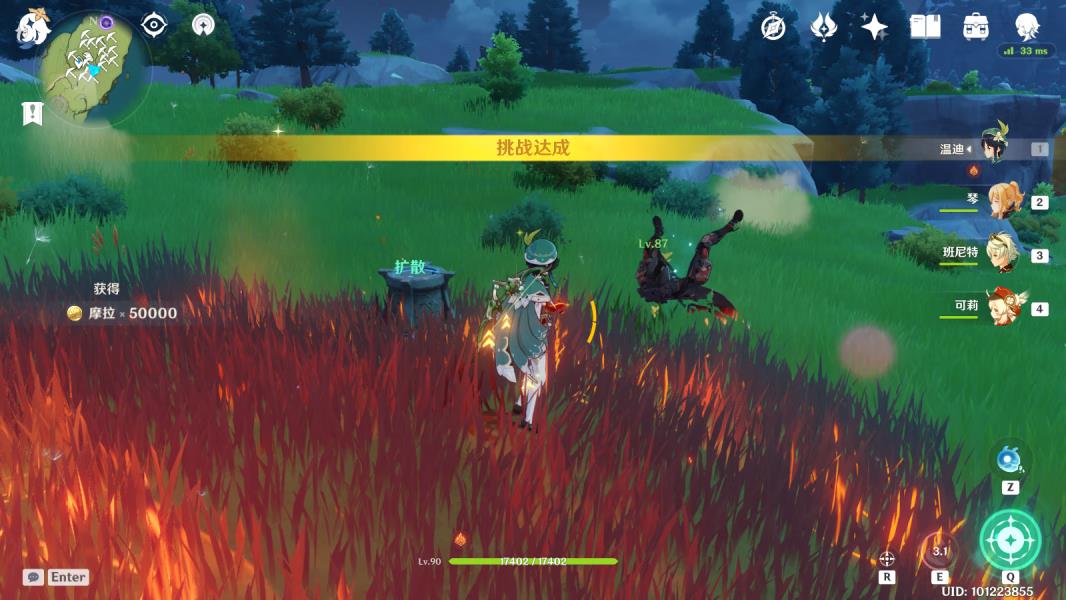Switch to party member 班尼特
The image size is (1066, 600).
(1003, 254)
